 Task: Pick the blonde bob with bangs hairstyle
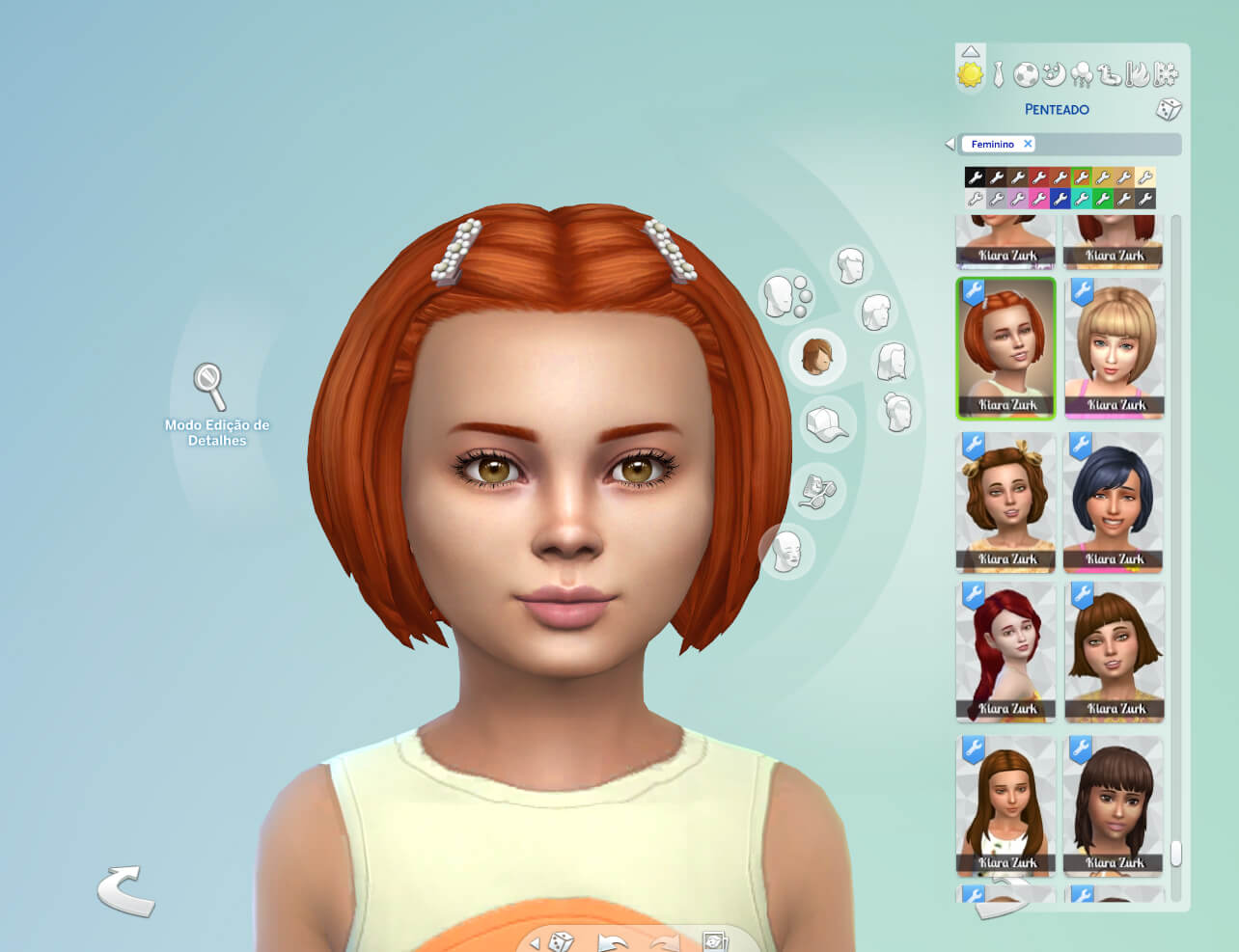coord(1115,347)
